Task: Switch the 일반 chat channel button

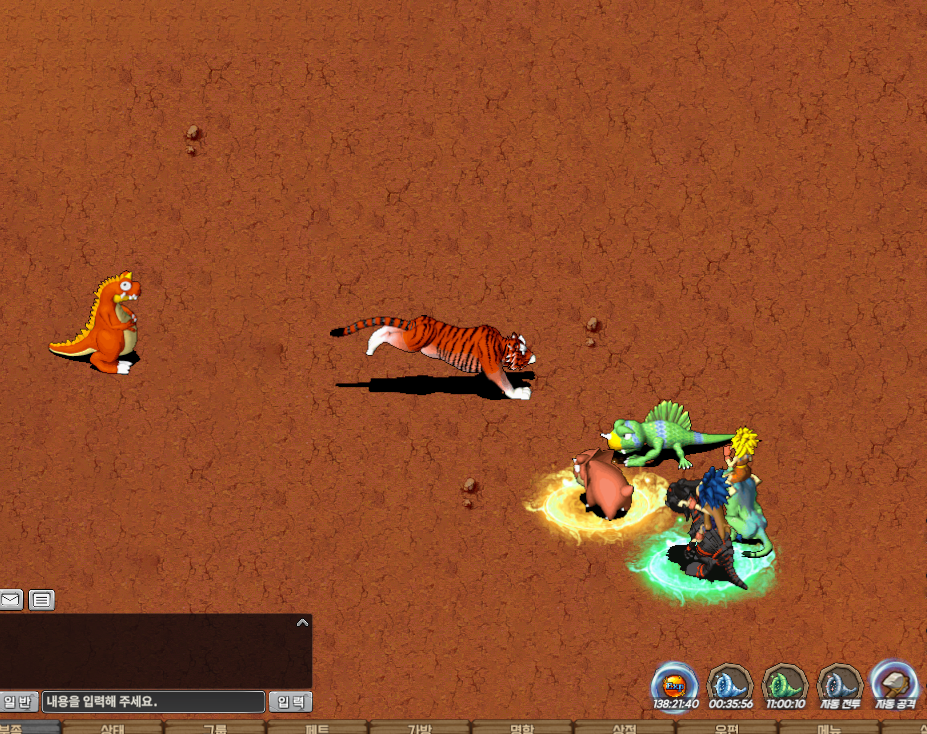Action: point(18,702)
